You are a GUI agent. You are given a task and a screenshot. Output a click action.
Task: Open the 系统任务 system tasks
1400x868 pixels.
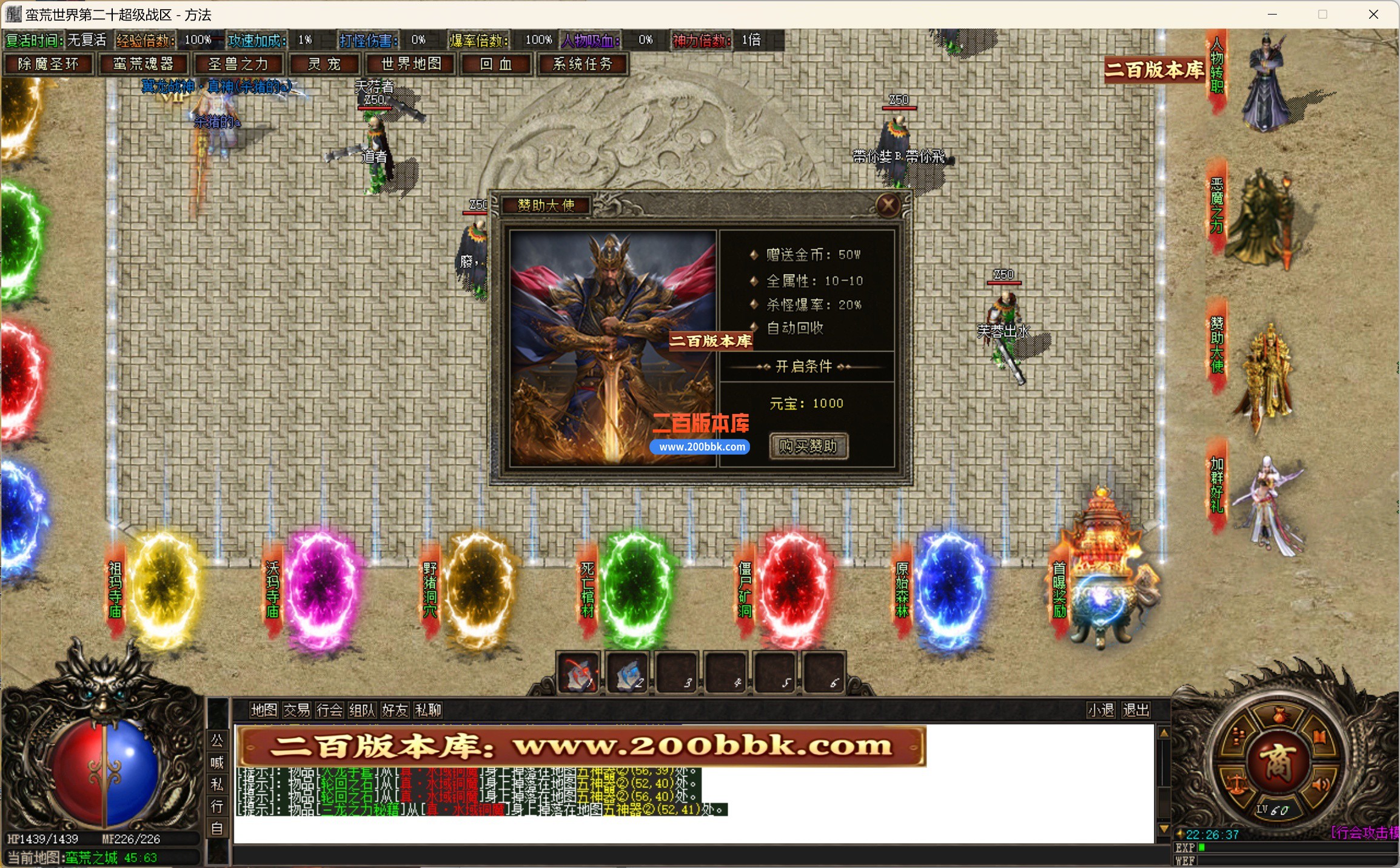[583, 64]
